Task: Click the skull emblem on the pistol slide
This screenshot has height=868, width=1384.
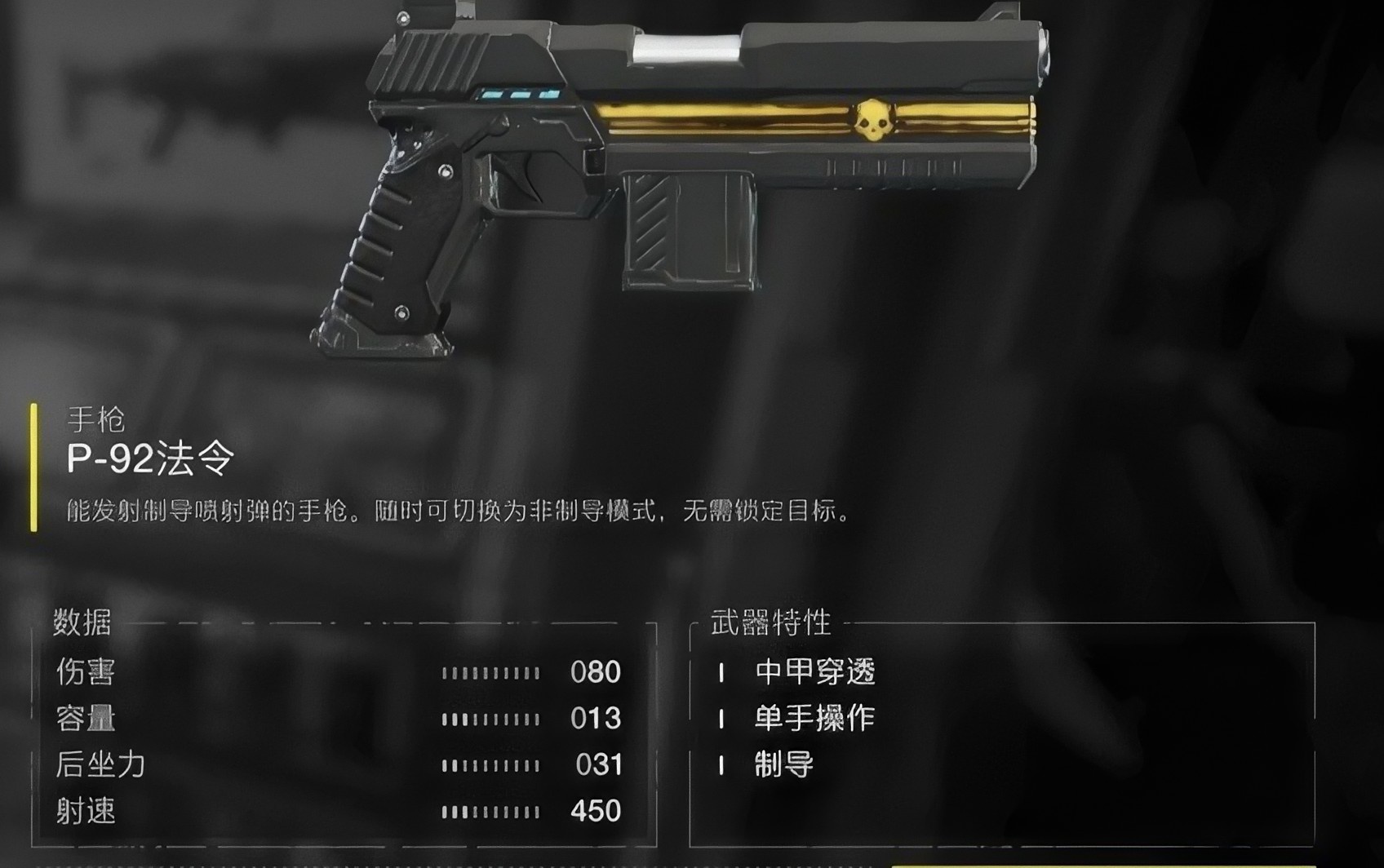Action: [x=876, y=121]
